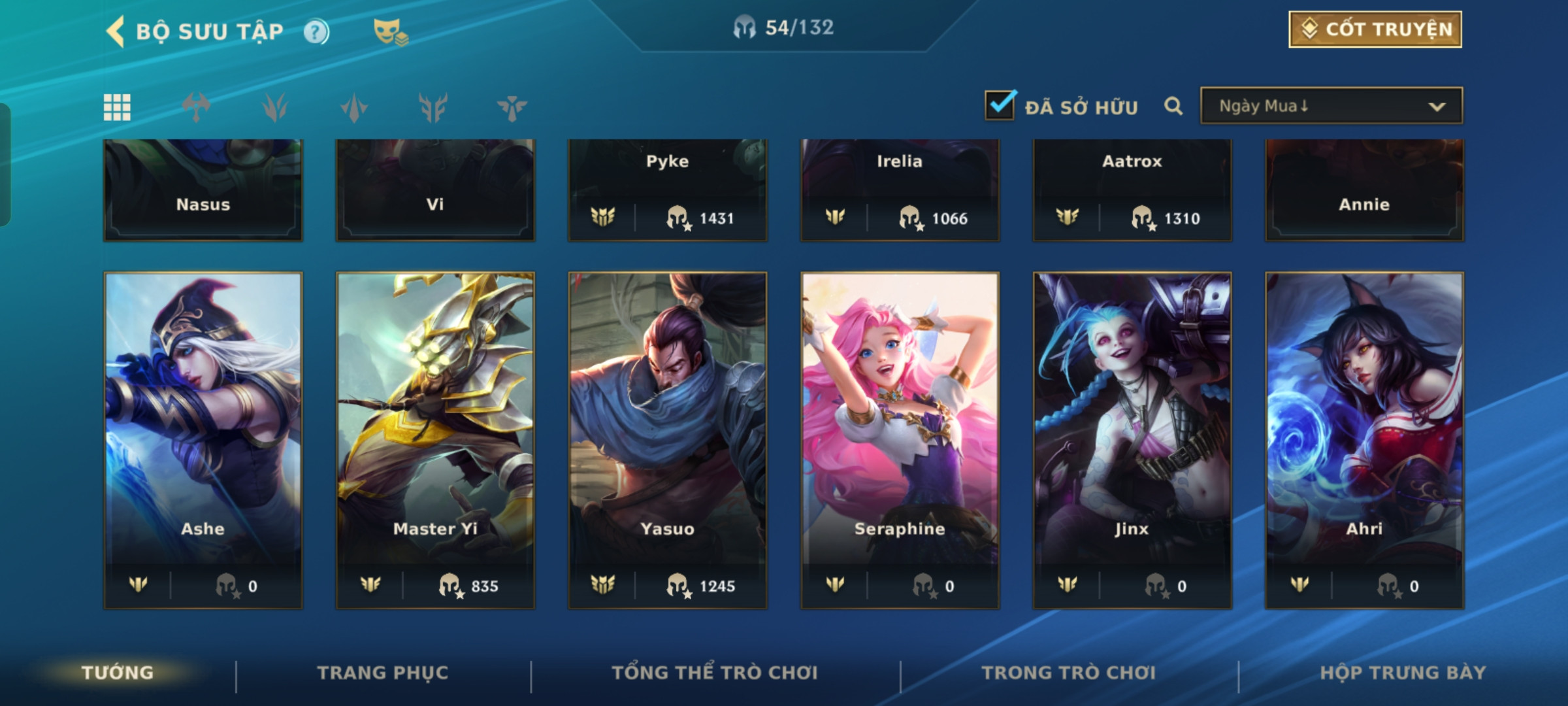The width and height of the screenshot is (1568, 706).
Task: Go to the Hộp Trưng Bày tab
Action: pyautogui.click(x=1403, y=673)
